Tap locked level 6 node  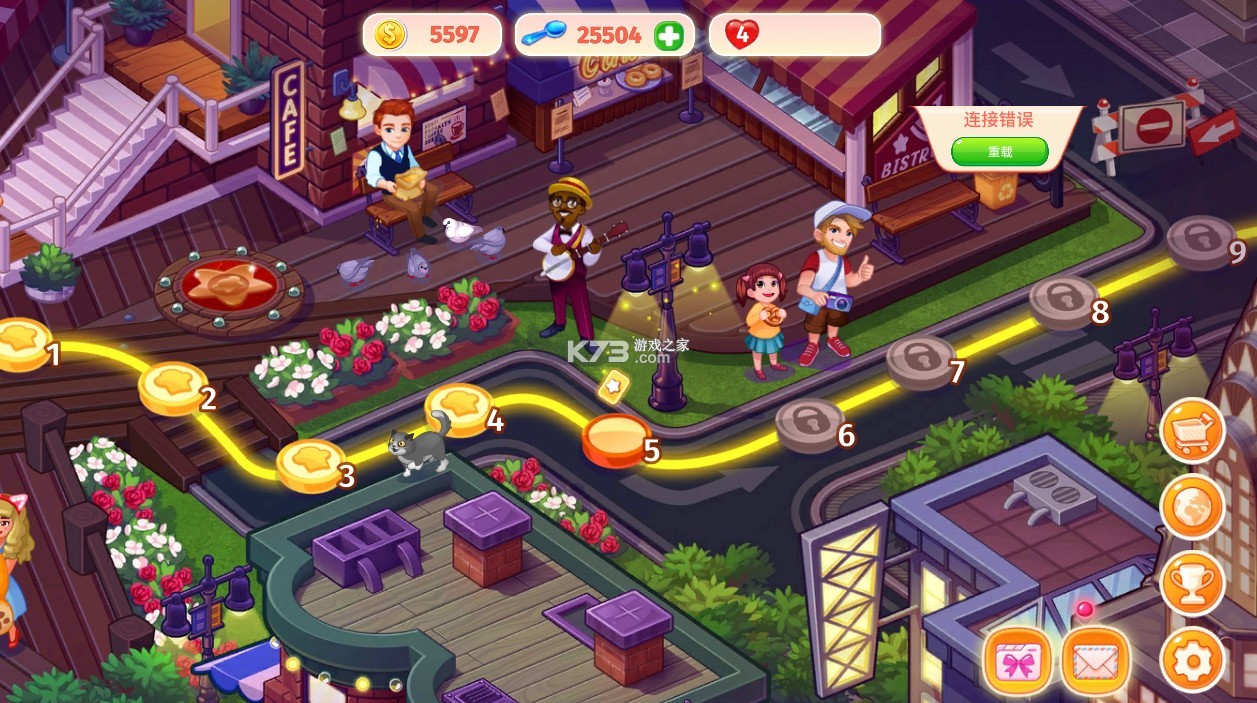click(810, 424)
